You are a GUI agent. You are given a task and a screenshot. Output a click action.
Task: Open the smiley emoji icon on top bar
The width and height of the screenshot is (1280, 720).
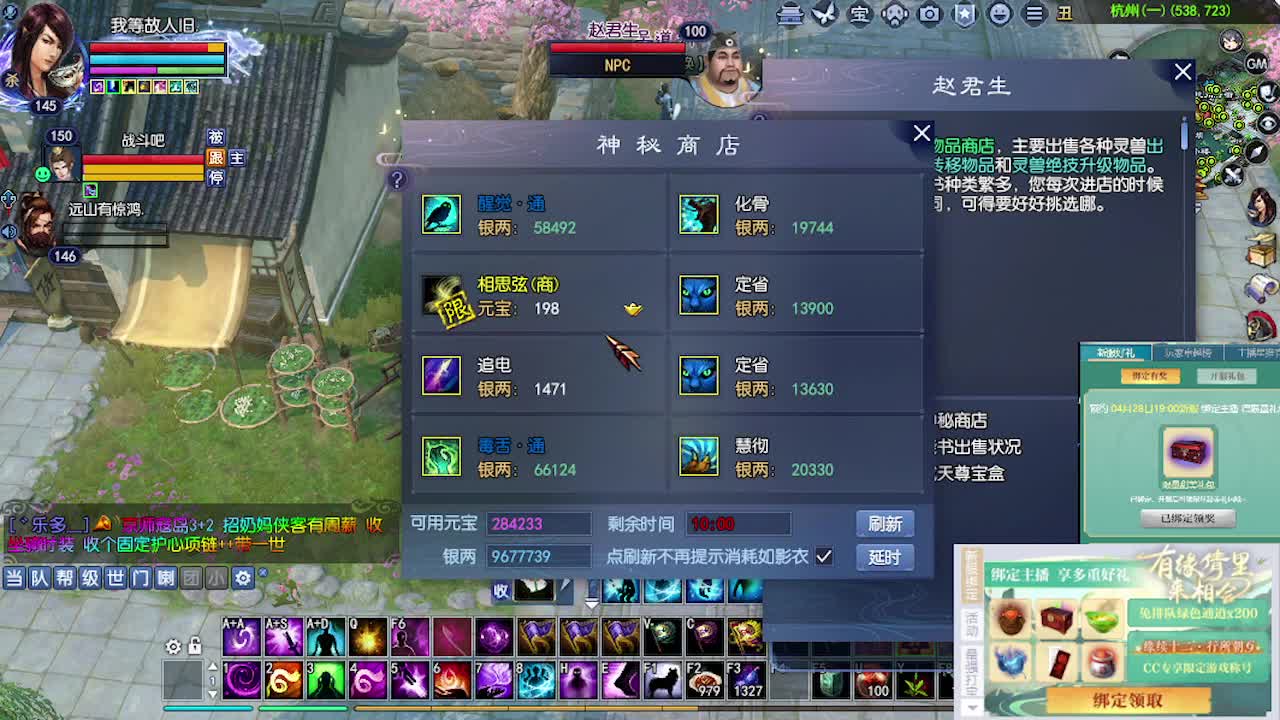(1000, 15)
